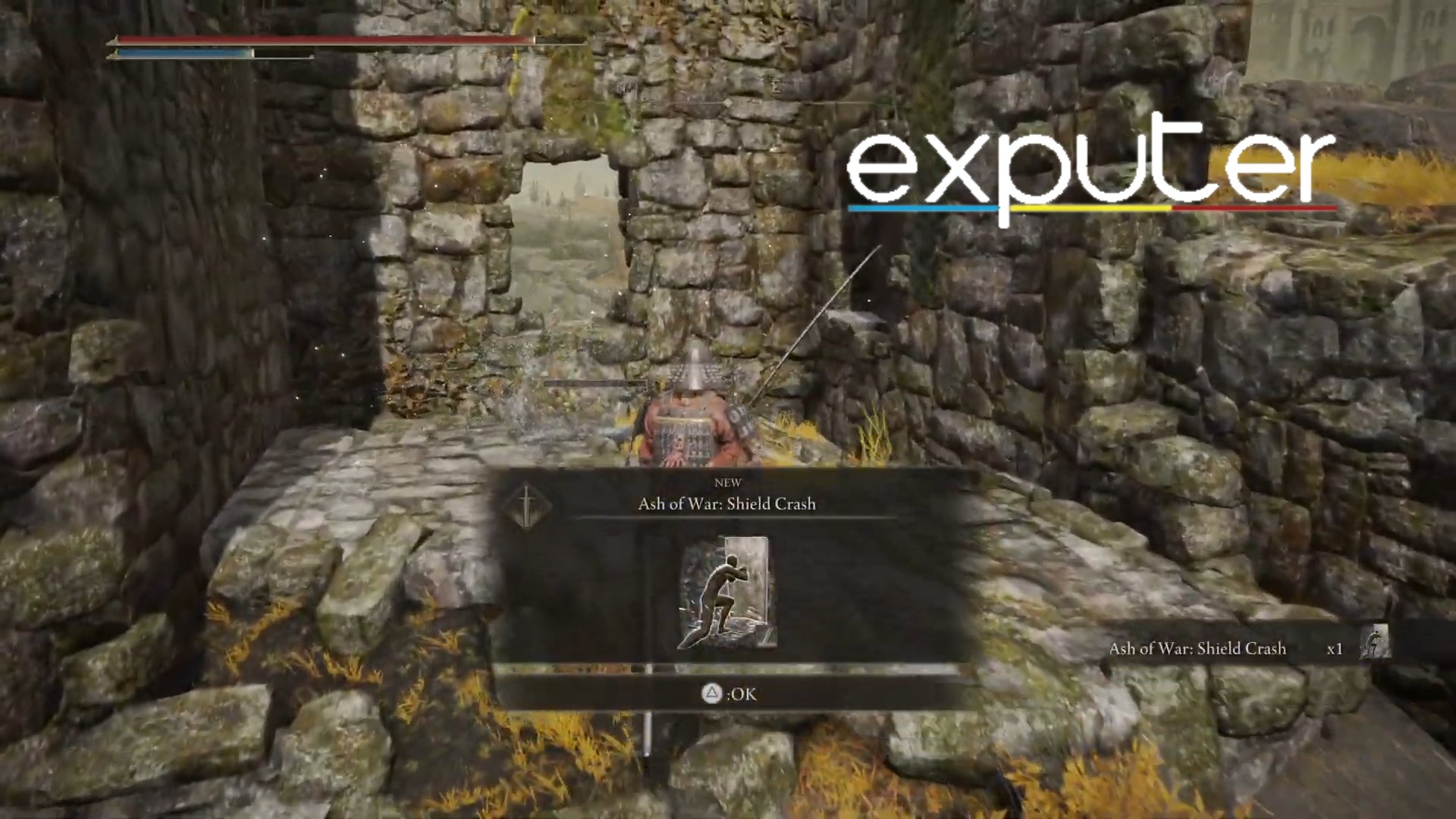Toggle the NEW label on the item popup
1456x819 pixels.
[x=729, y=482]
